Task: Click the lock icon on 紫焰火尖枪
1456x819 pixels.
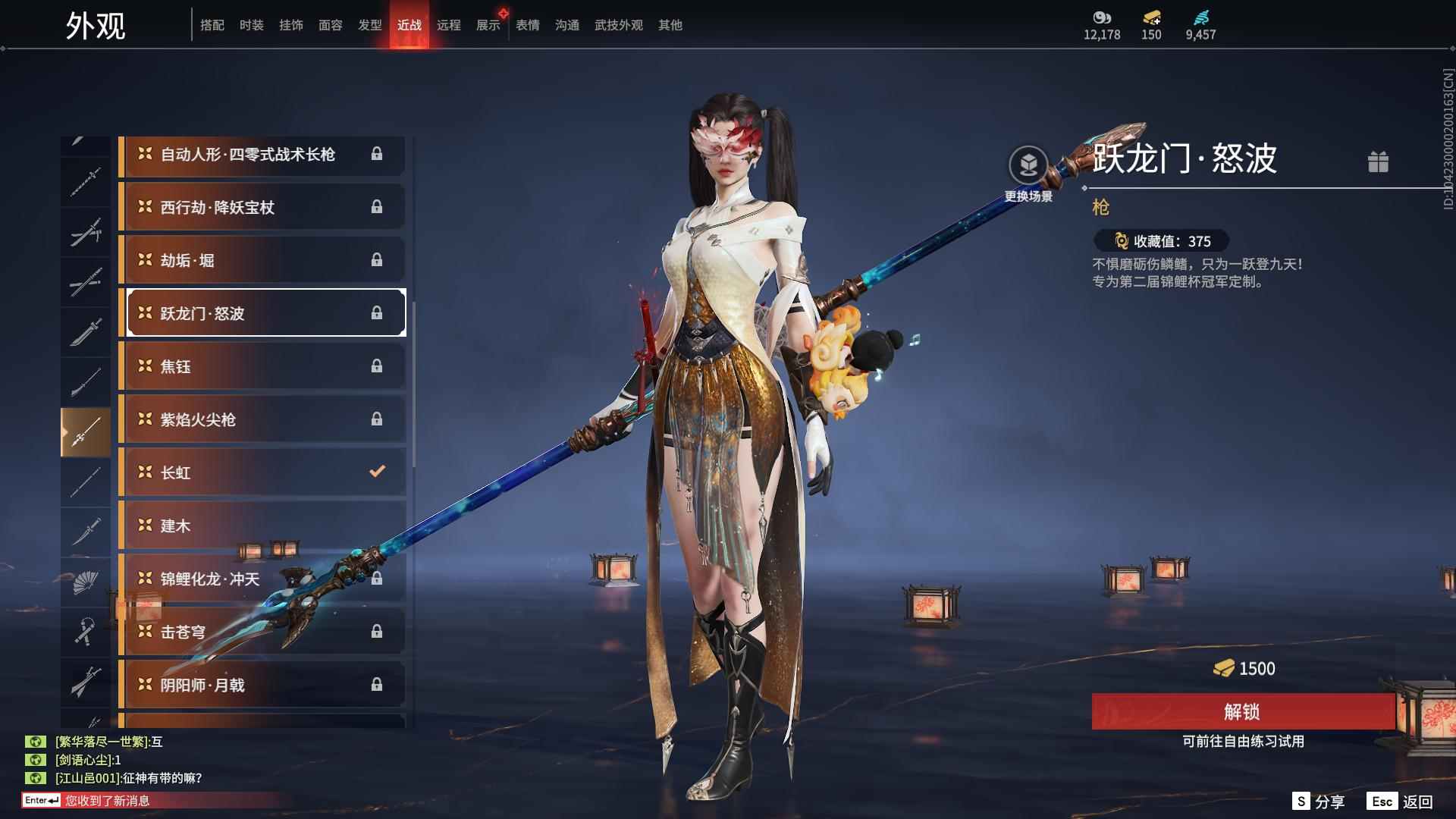Action: tap(378, 419)
